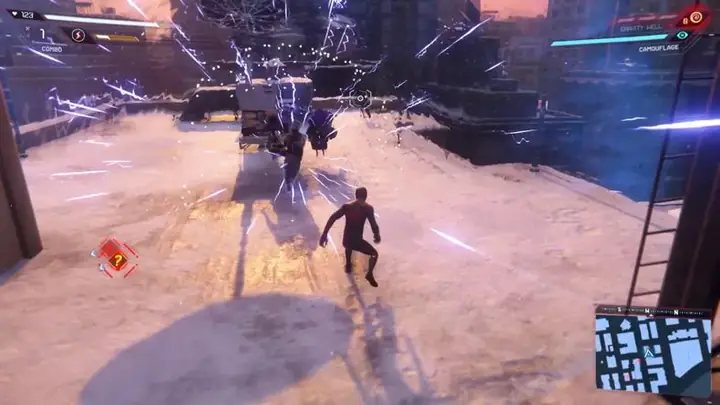Screen dimensions: 720x405
Task: Open the city minimap
Action: point(653,352)
